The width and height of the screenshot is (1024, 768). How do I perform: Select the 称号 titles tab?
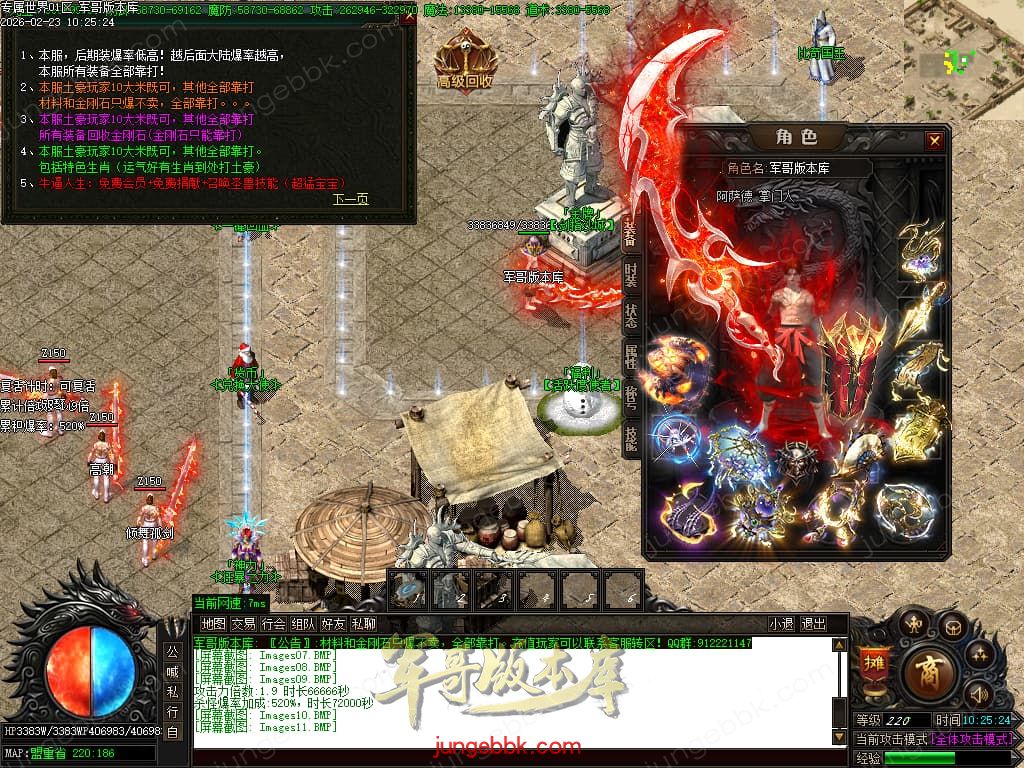(631, 400)
